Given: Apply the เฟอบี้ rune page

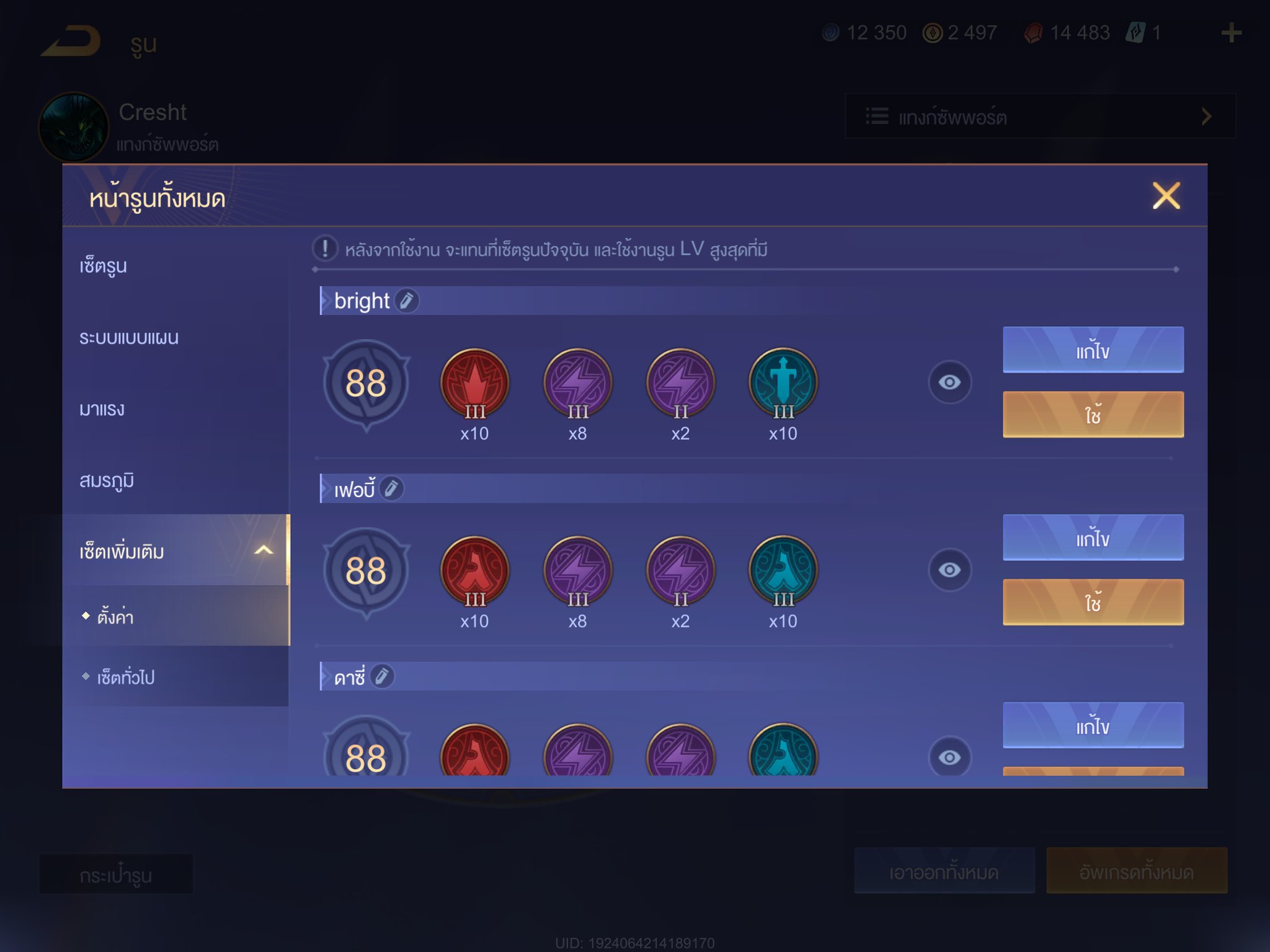Looking at the screenshot, I should (x=1093, y=602).
